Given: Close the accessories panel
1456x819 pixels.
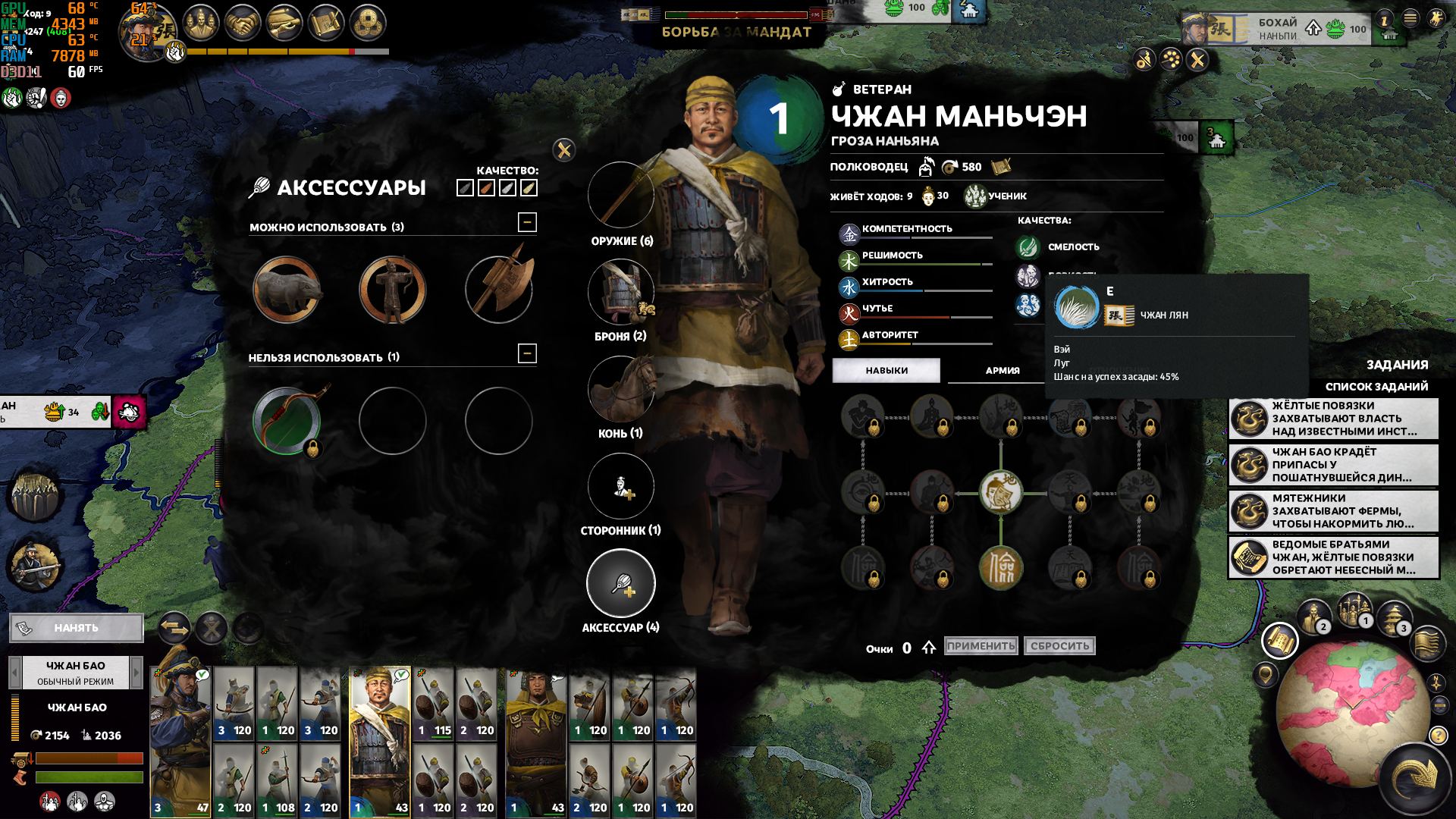Looking at the screenshot, I should click(564, 150).
